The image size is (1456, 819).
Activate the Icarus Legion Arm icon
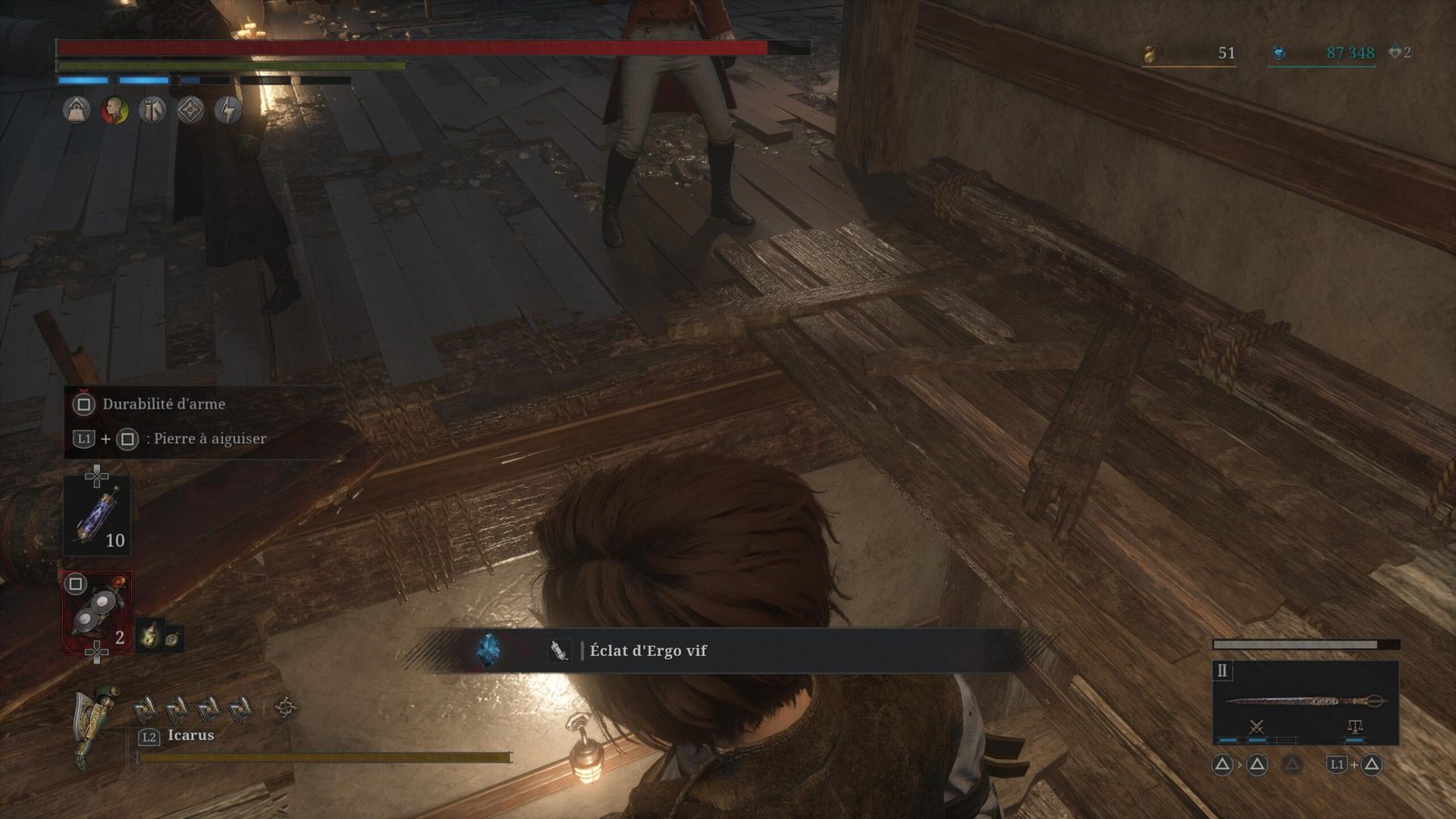[x=96, y=723]
